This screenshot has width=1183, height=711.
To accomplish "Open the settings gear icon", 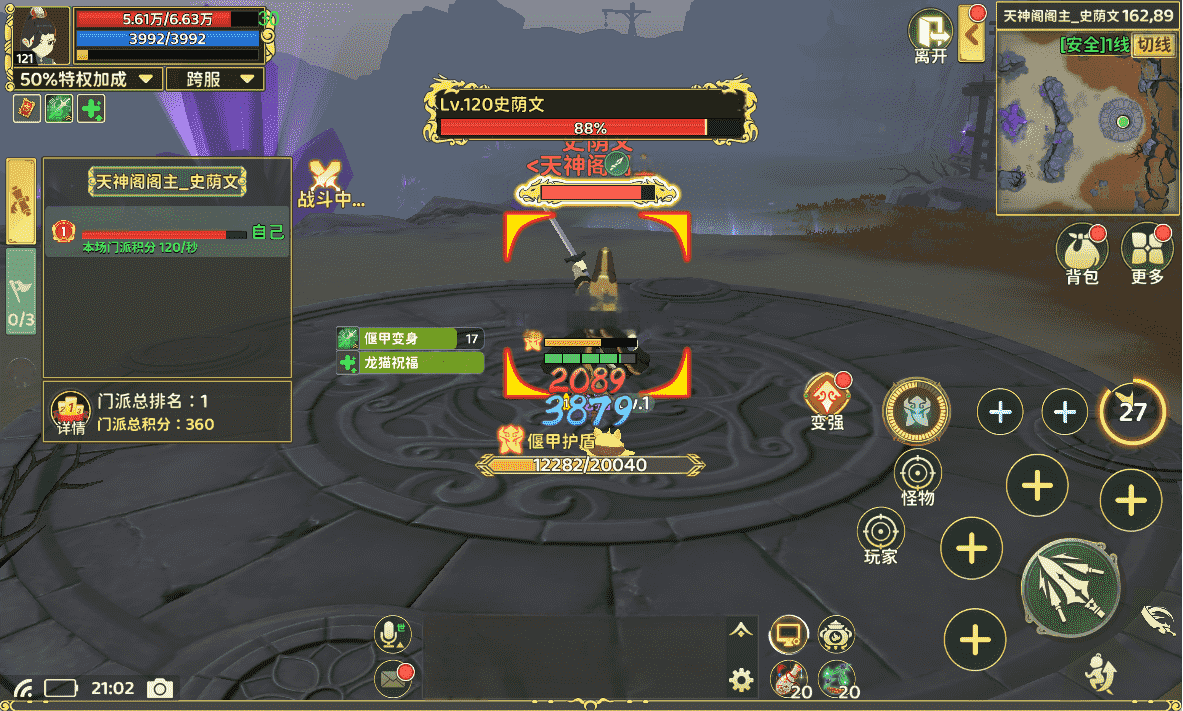I will [741, 681].
